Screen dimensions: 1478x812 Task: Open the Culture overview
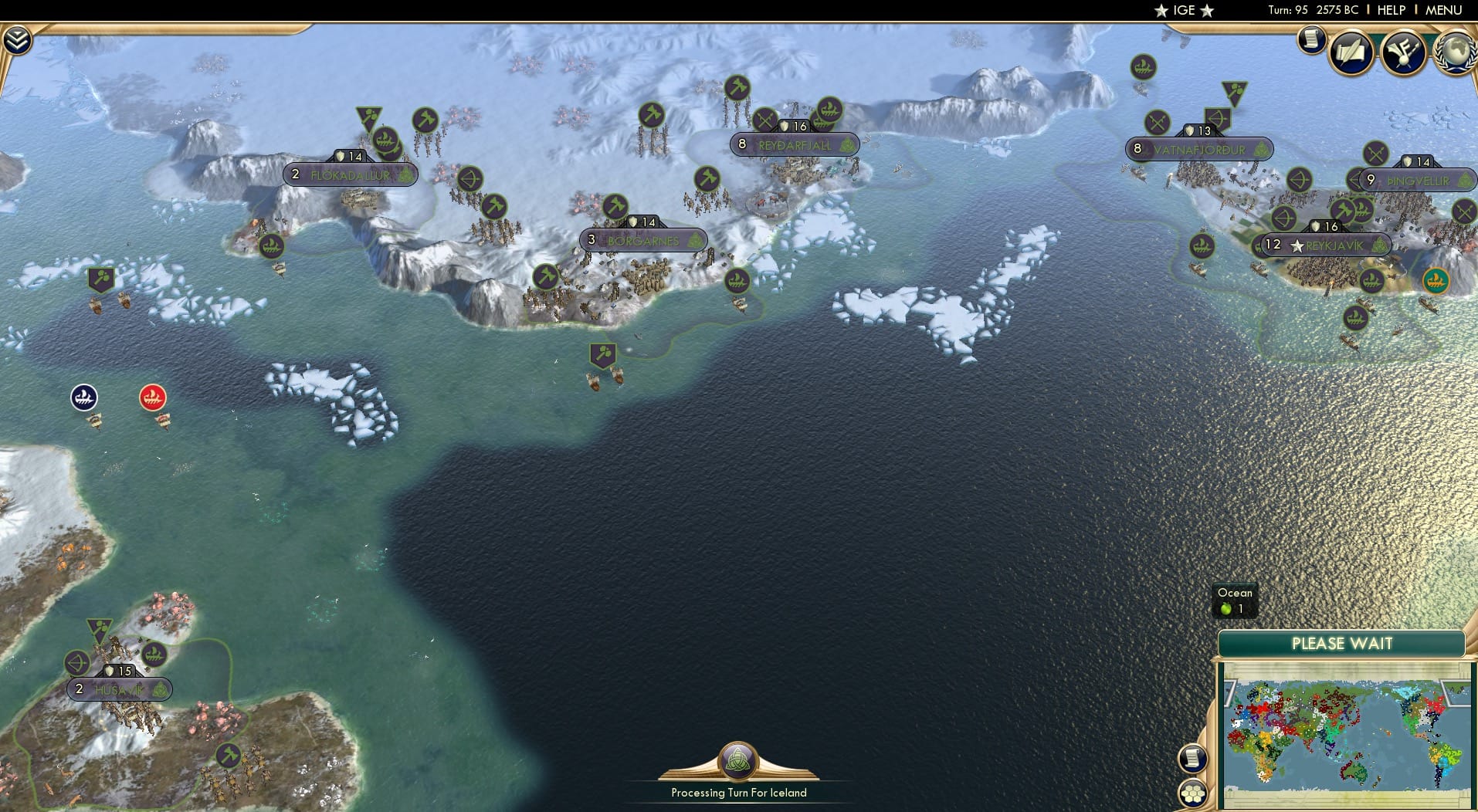point(1404,52)
